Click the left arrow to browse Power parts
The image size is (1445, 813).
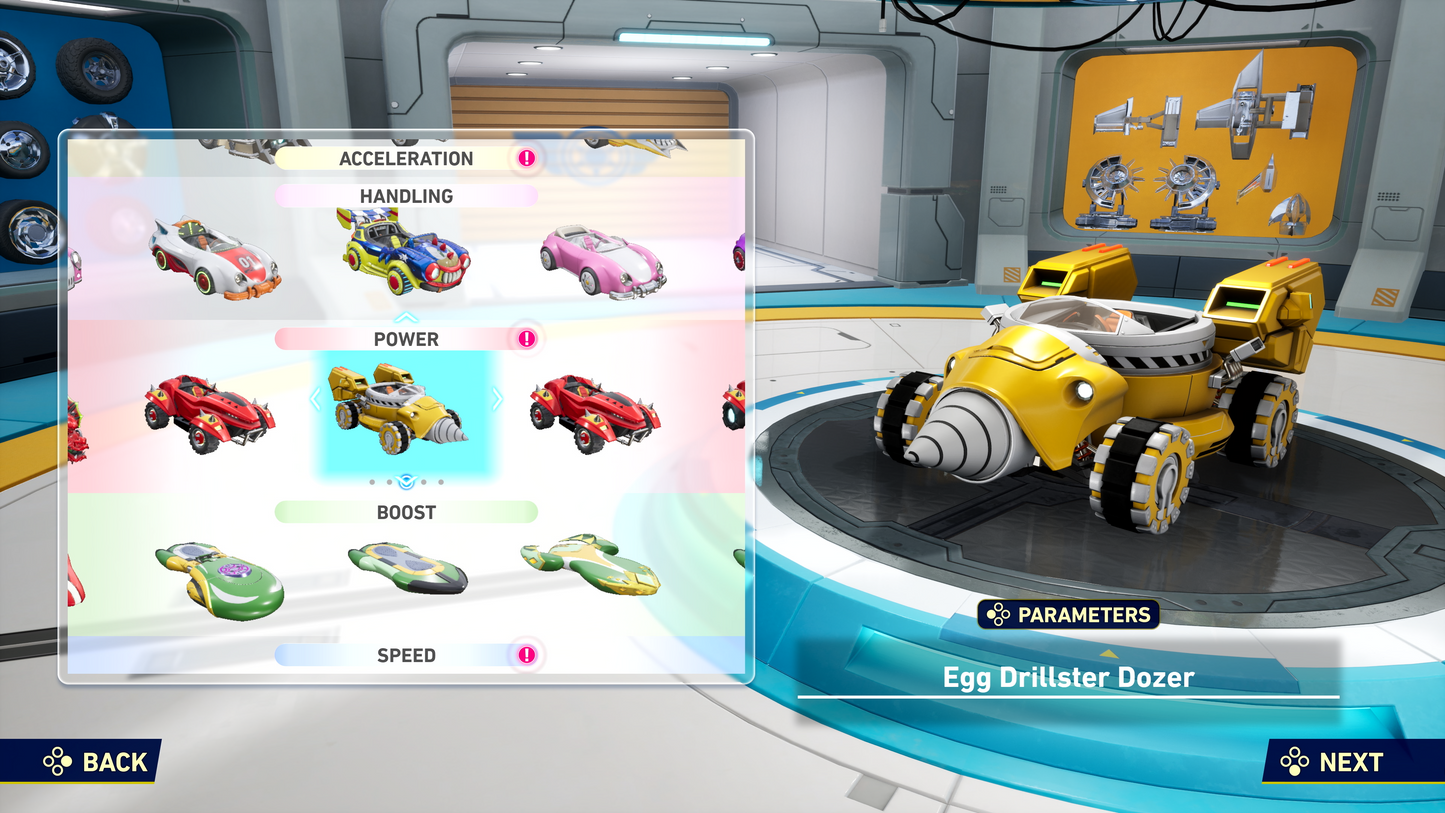pyautogui.click(x=314, y=399)
